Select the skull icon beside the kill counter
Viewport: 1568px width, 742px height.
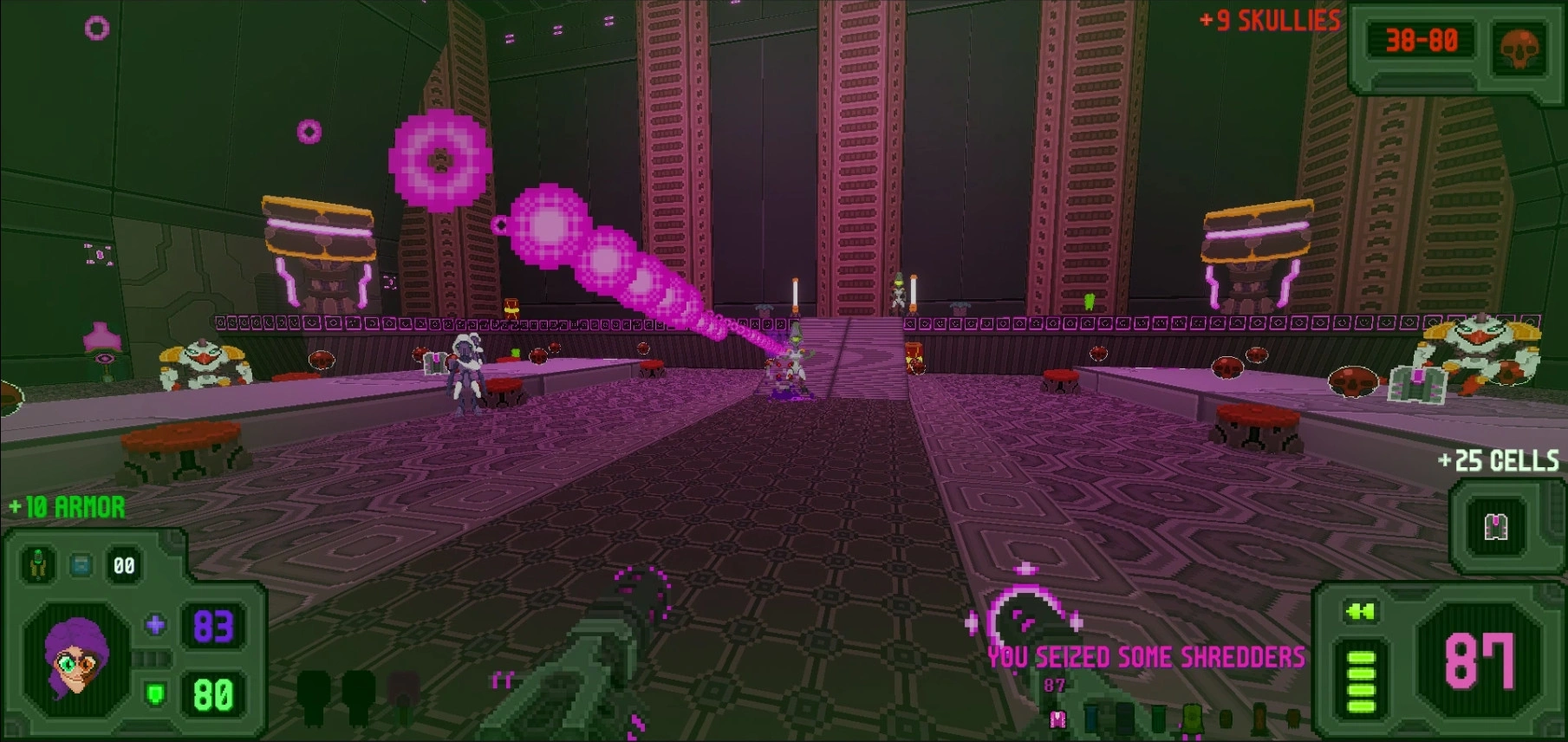(x=1519, y=48)
